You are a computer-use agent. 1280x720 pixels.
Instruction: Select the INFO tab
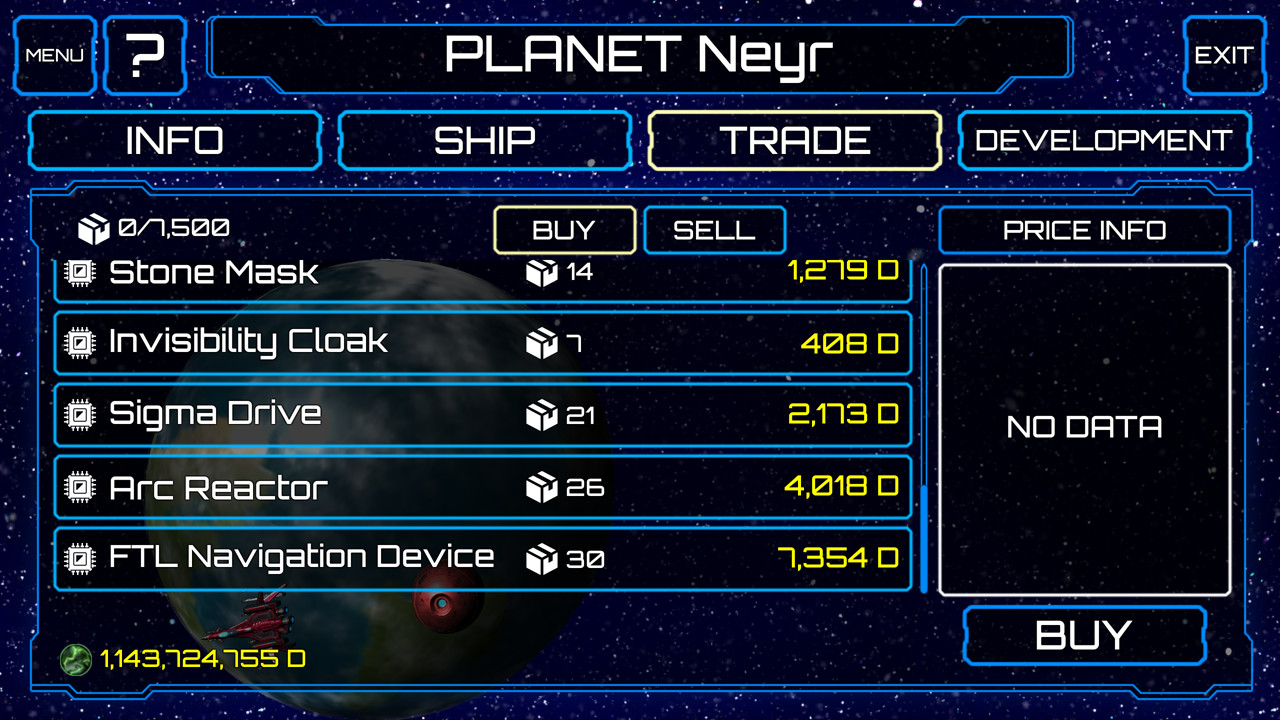coord(175,140)
